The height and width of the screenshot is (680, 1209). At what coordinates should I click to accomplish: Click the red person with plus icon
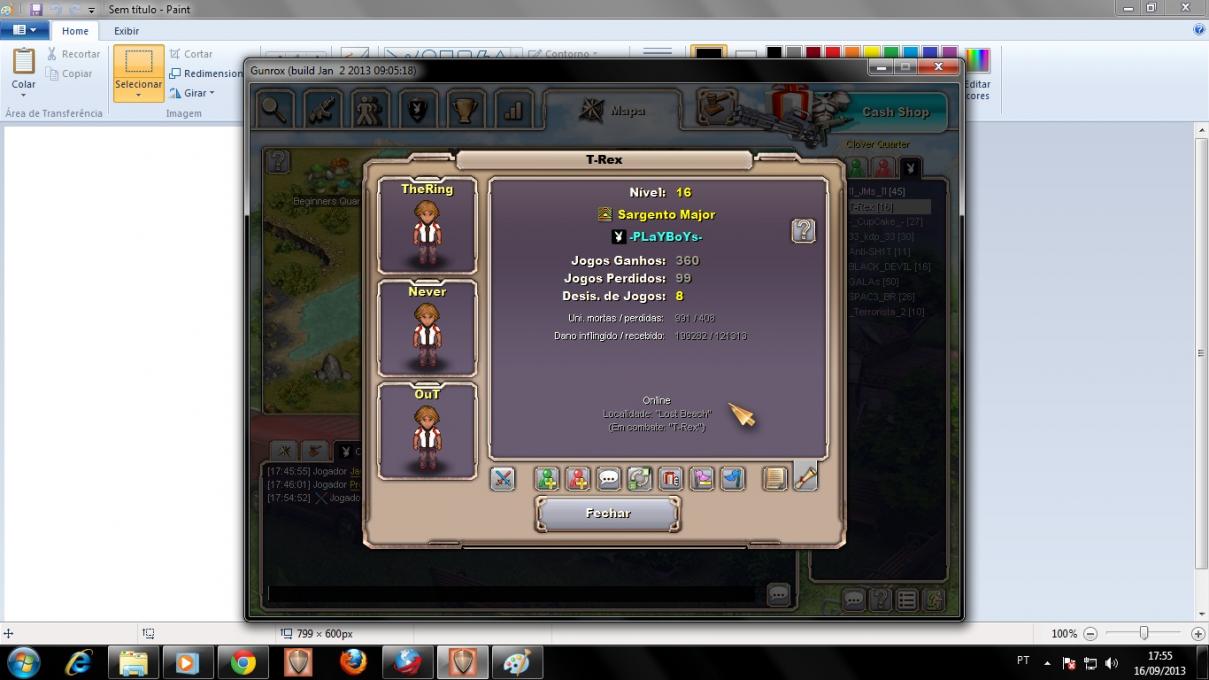click(x=577, y=479)
